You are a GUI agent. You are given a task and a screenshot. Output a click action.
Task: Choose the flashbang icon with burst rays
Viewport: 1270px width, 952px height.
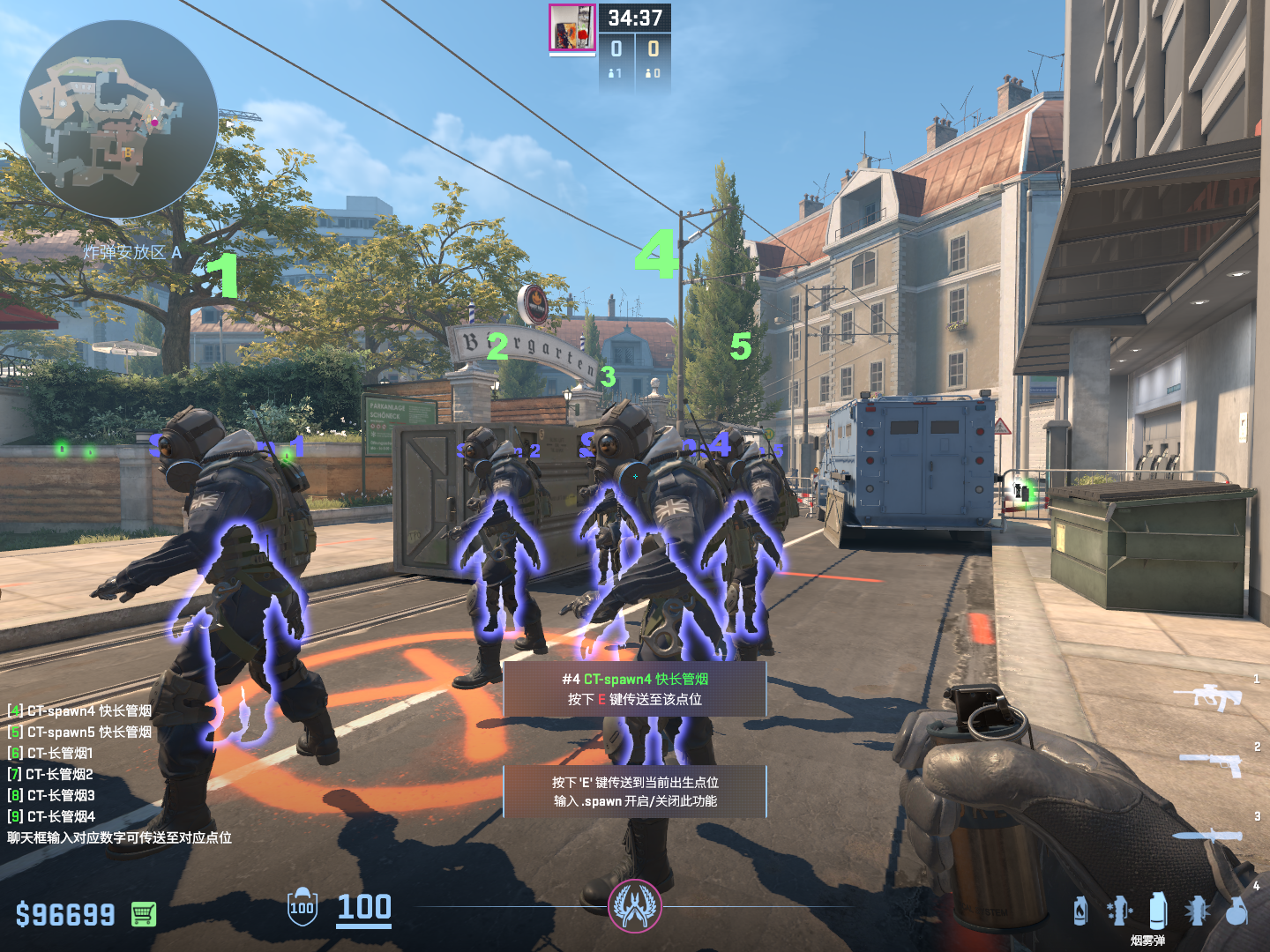tap(1197, 911)
